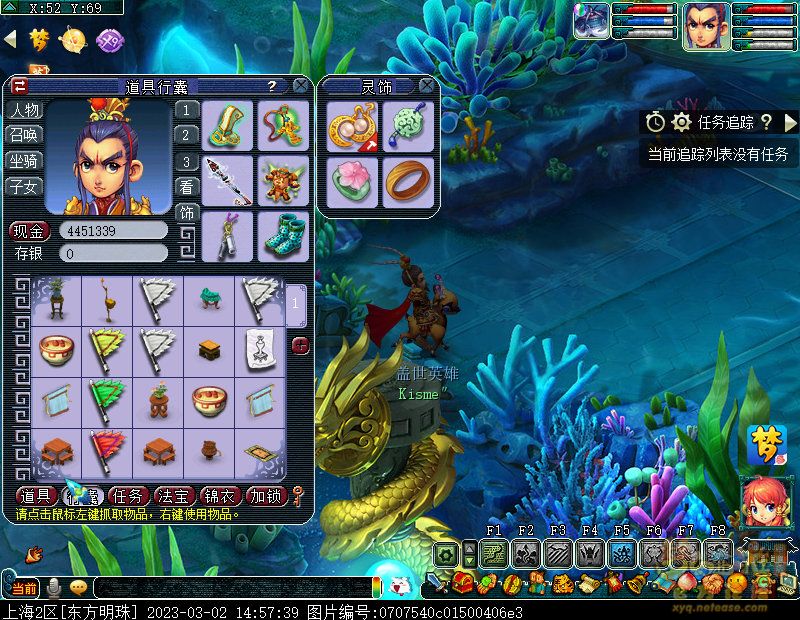Select the paper scroll item in bag
Viewport: 800px width, 620px height.
point(260,348)
